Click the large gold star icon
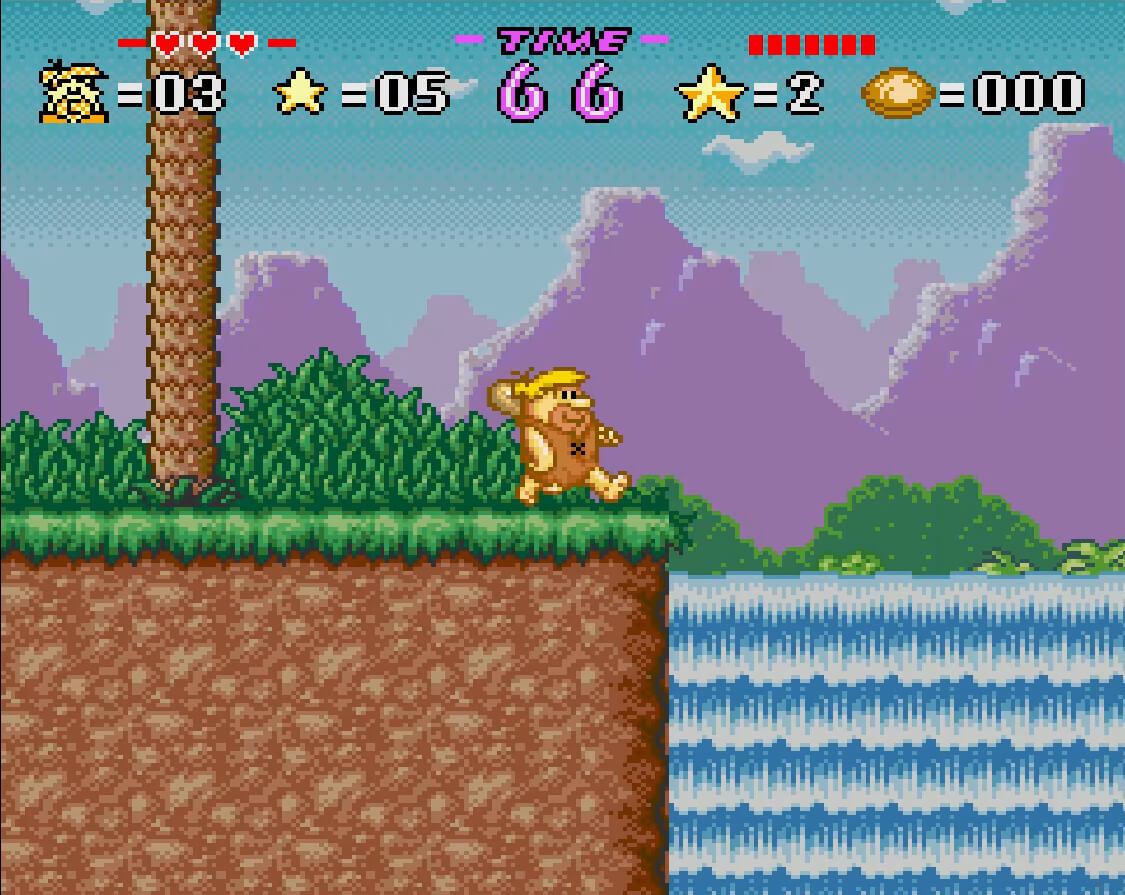Screen dimensions: 1125x895 point(711,93)
